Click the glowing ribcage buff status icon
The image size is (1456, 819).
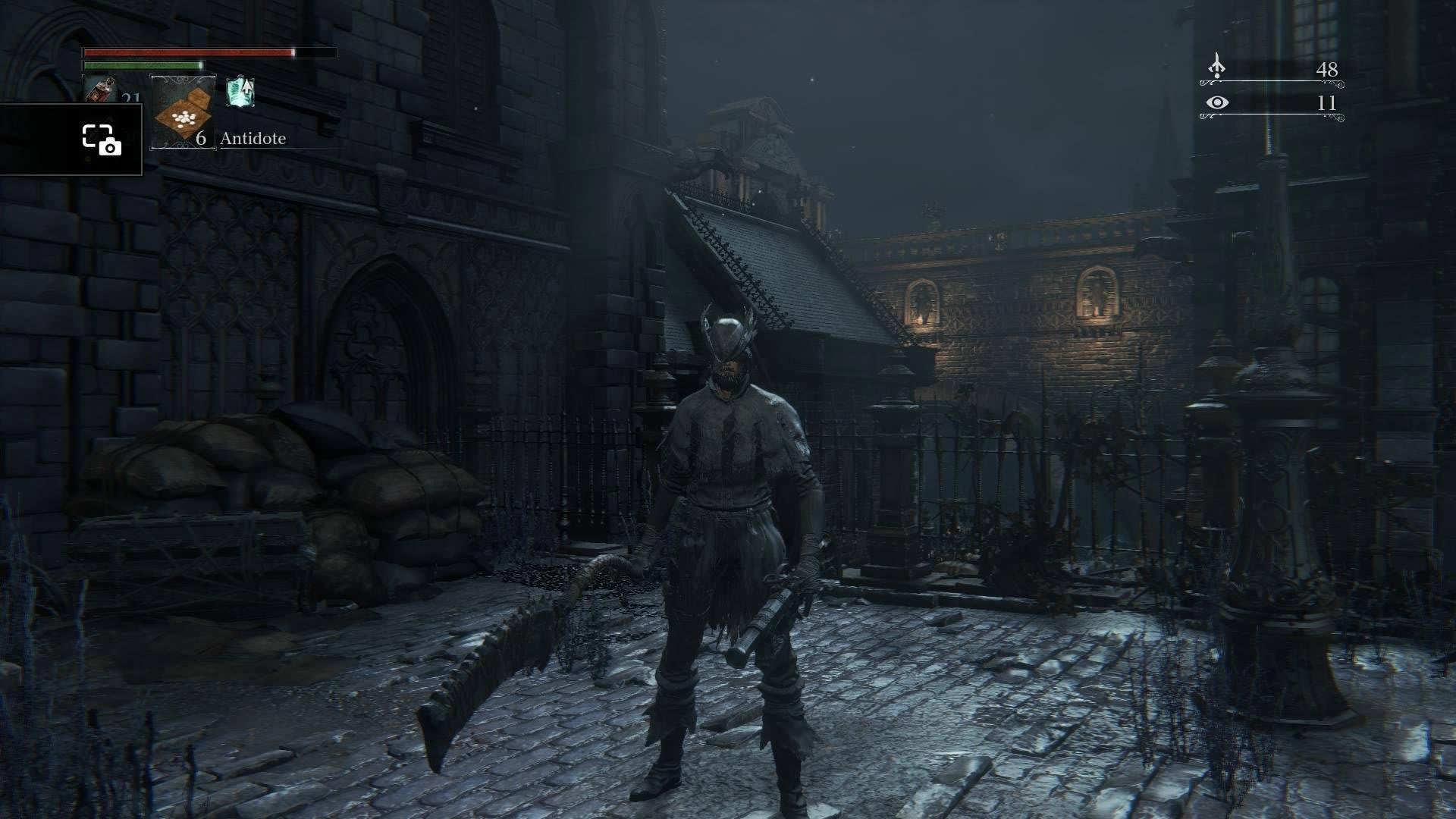click(240, 92)
